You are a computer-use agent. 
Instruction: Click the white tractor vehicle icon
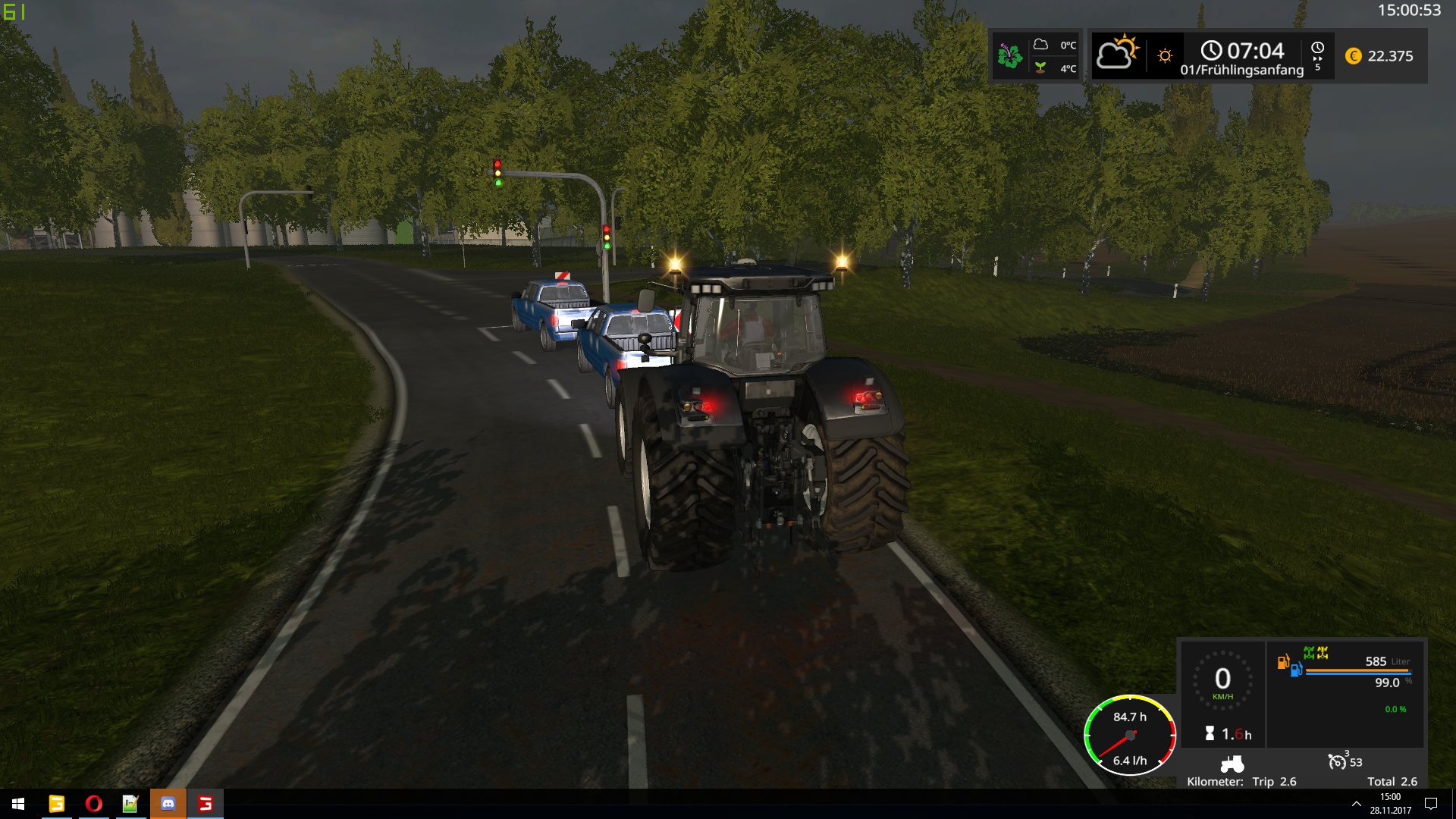tap(1232, 763)
